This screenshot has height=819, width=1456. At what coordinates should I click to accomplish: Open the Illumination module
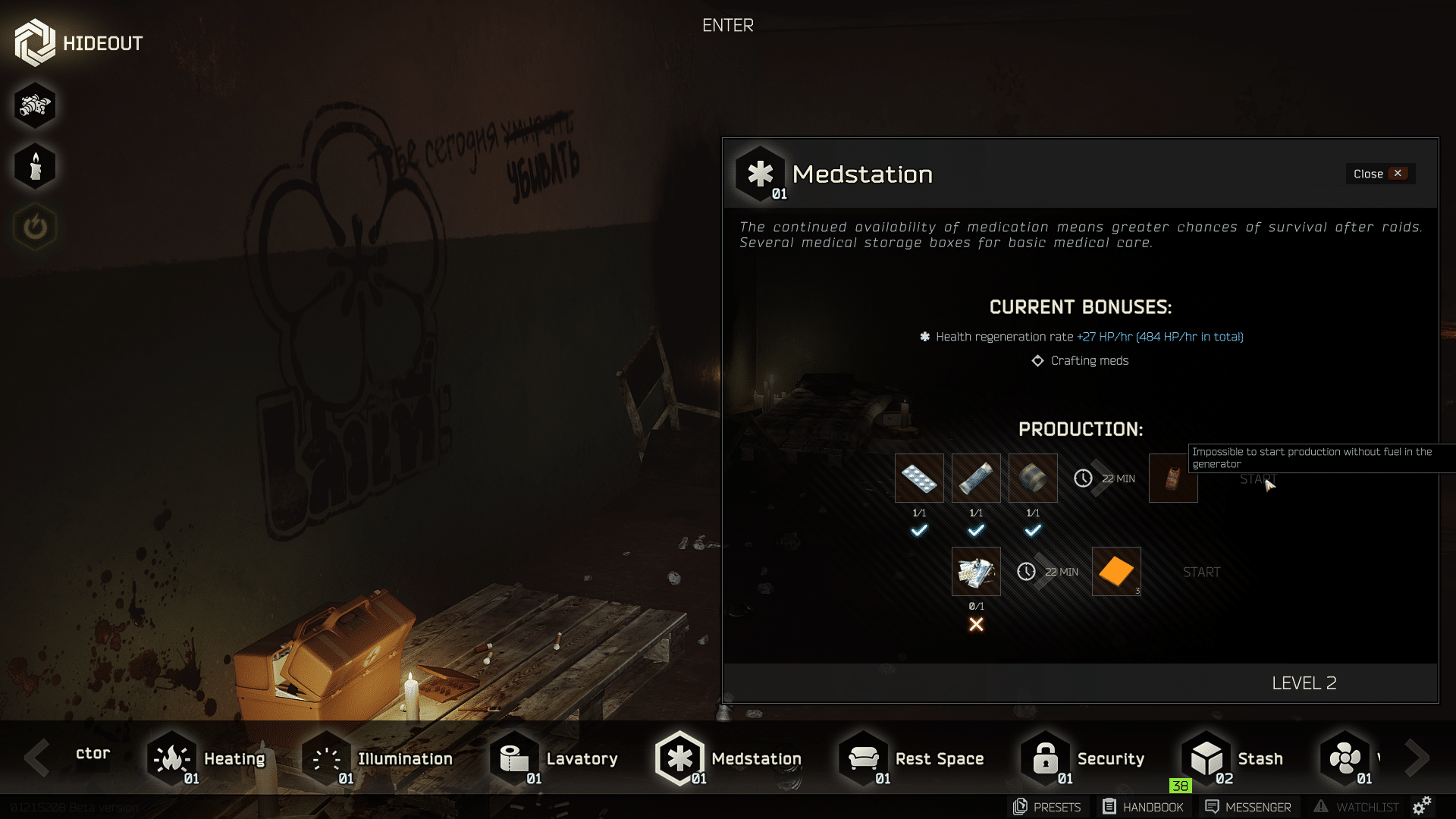(377, 758)
